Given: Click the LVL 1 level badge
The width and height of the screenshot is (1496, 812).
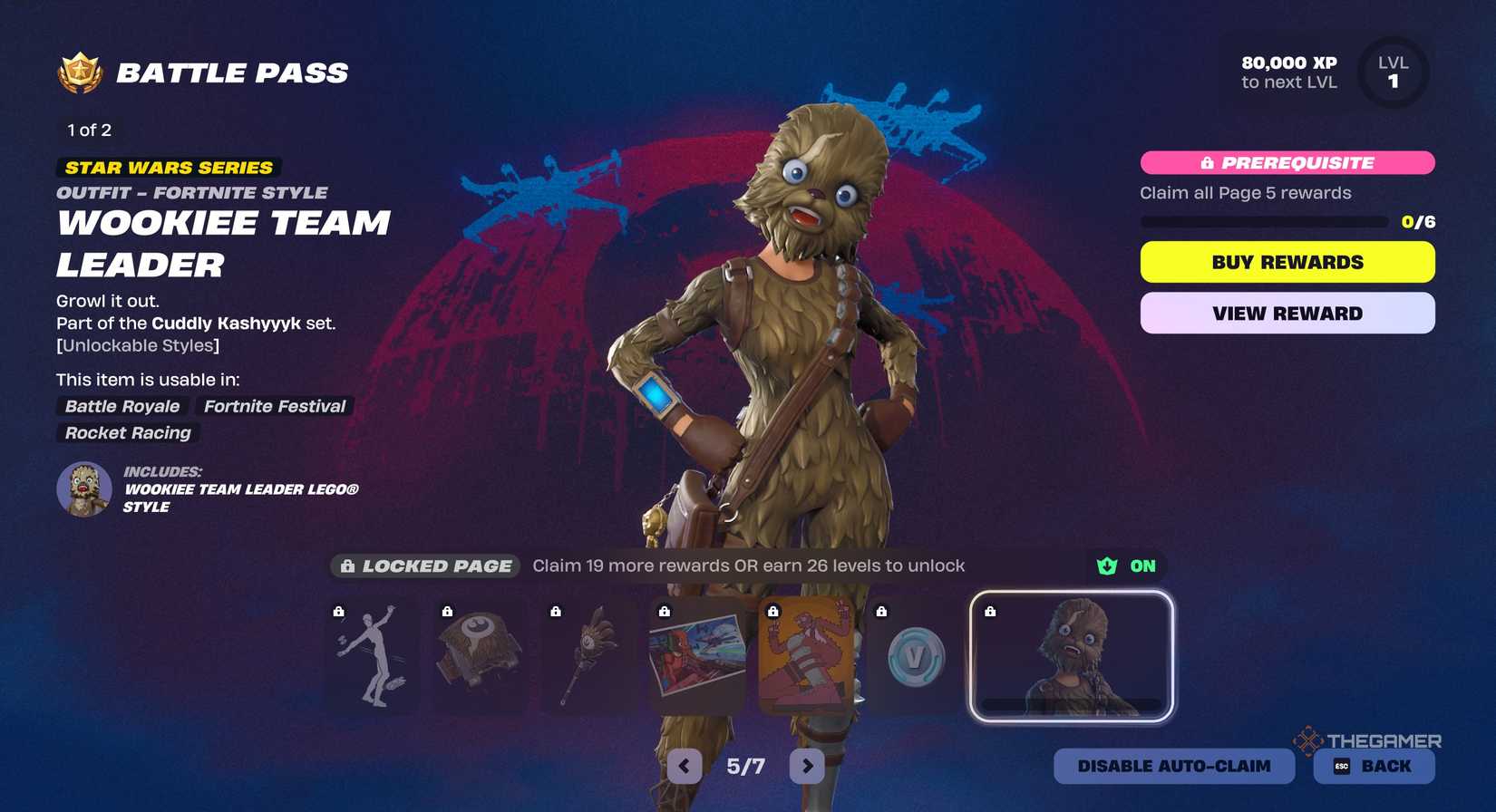Looking at the screenshot, I should 1393,72.
